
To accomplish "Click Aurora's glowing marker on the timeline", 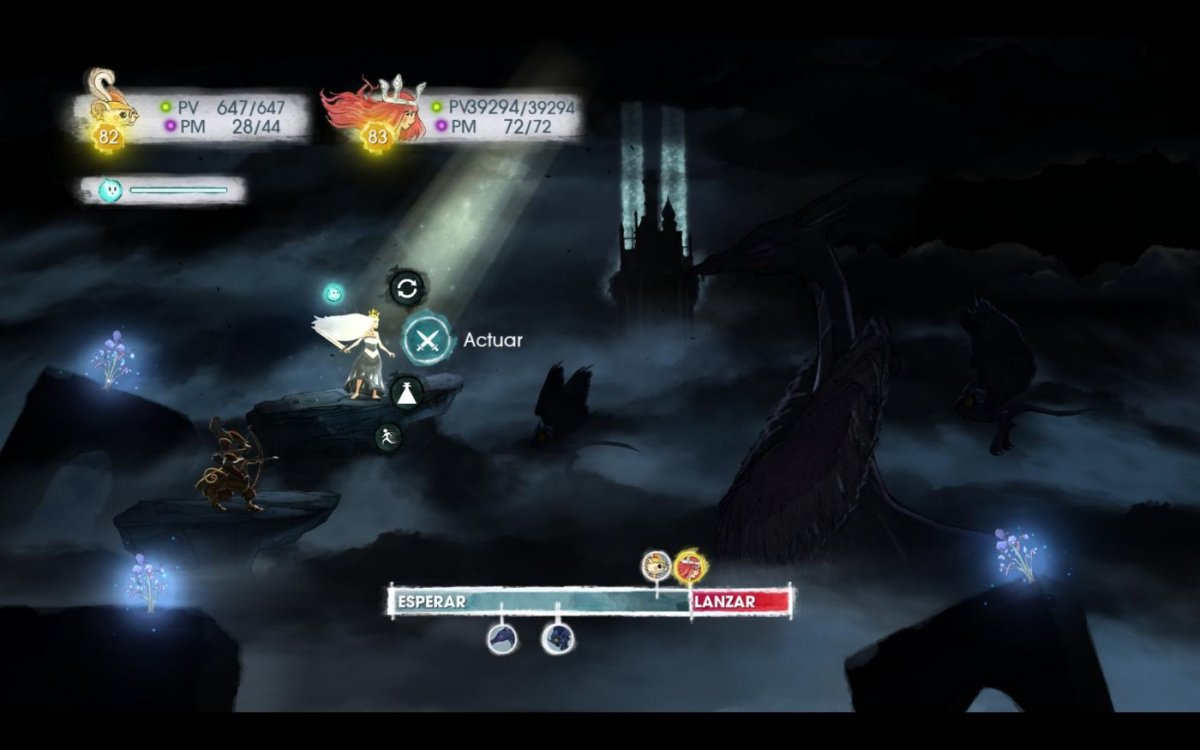I will [687, 567].
